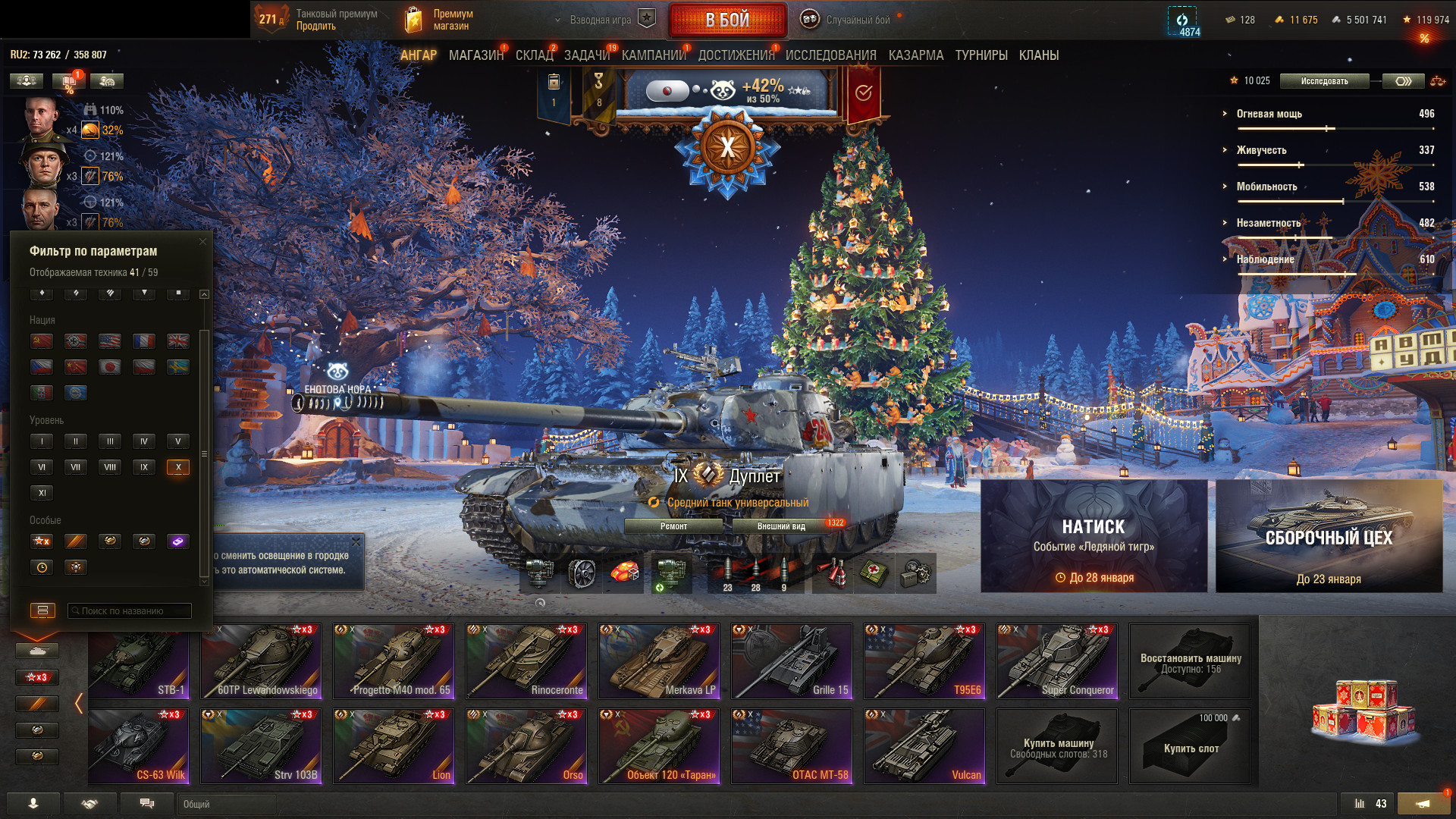This screenshot has height=819, width=1456.
Task: Open Восстановить машину tile
Action: tap(1191, 662)
